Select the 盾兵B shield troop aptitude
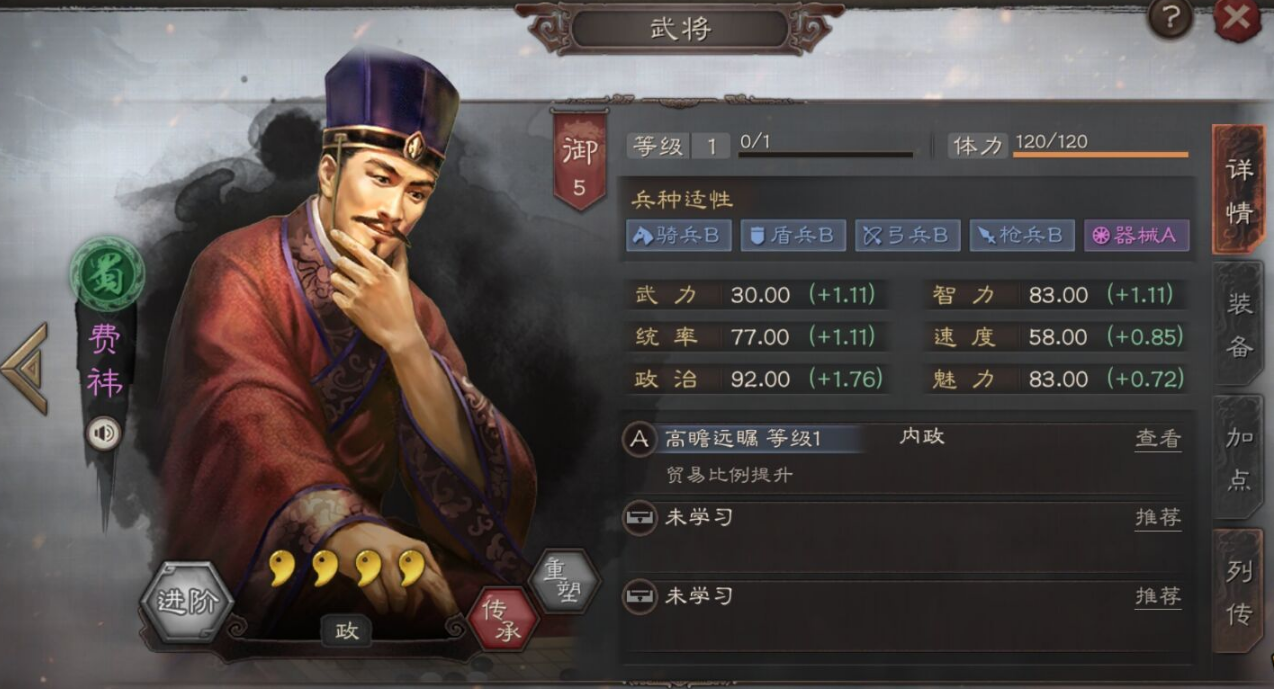The height and width of the screenshot is (689, 1274). 793,236
